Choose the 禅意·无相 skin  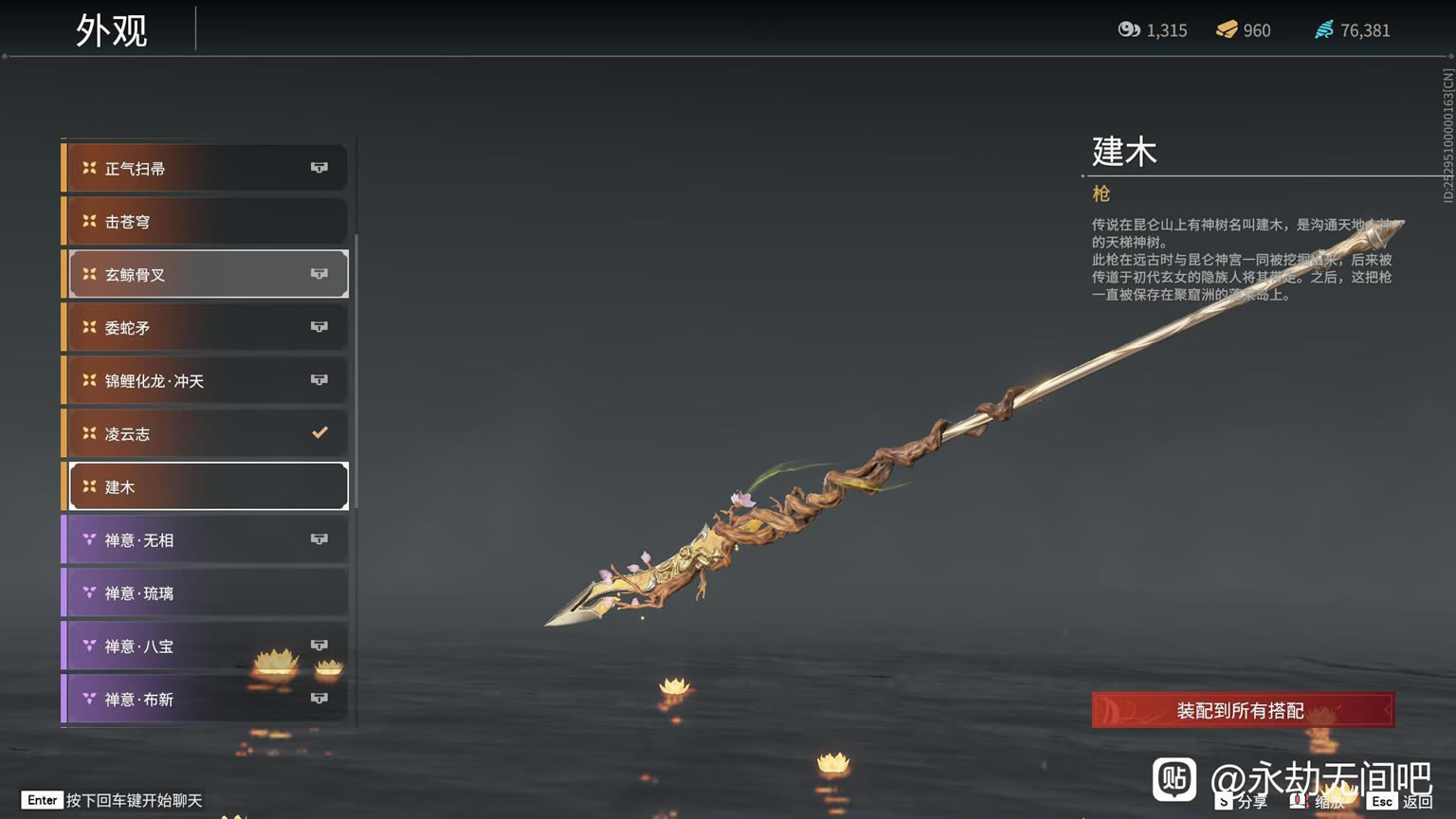(205, 540)
